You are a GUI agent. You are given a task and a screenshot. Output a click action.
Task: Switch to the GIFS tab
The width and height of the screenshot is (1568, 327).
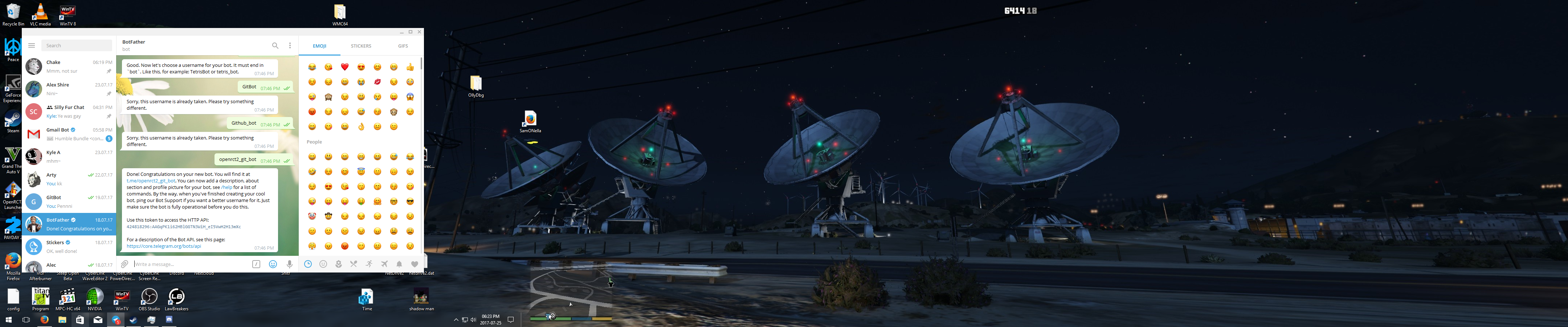tap(402, 46)
